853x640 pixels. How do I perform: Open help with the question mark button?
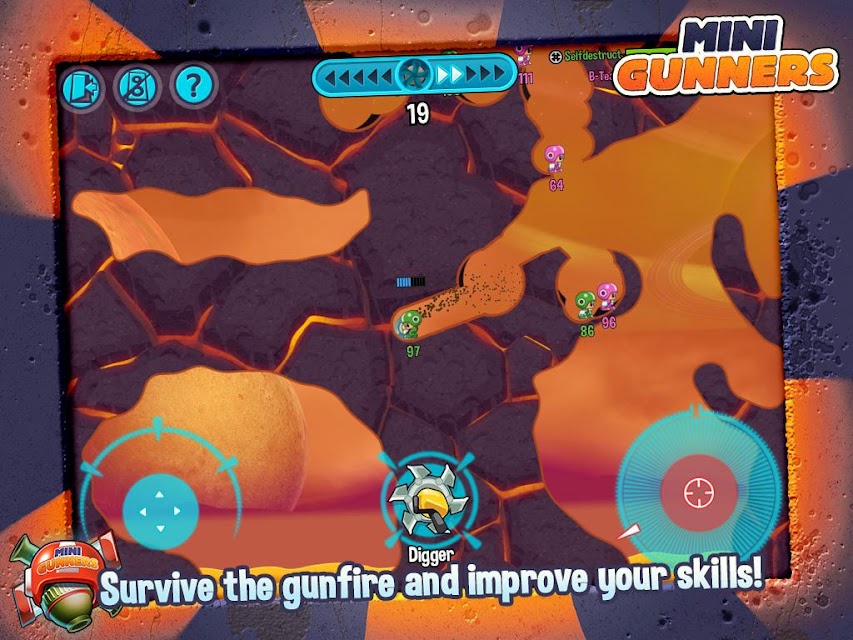[x=194, y=88]
